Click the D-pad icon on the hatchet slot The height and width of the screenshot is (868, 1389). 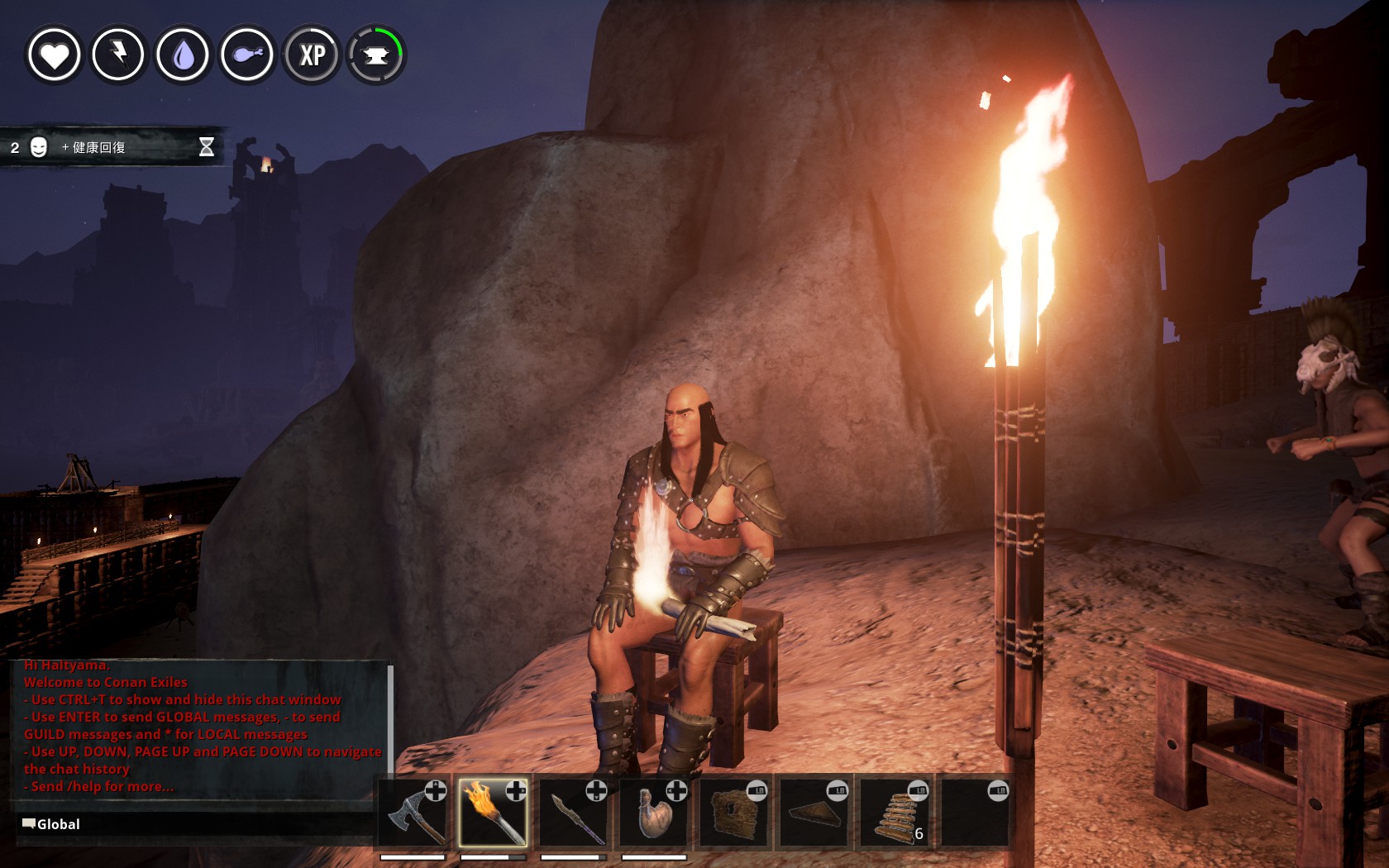434,790
